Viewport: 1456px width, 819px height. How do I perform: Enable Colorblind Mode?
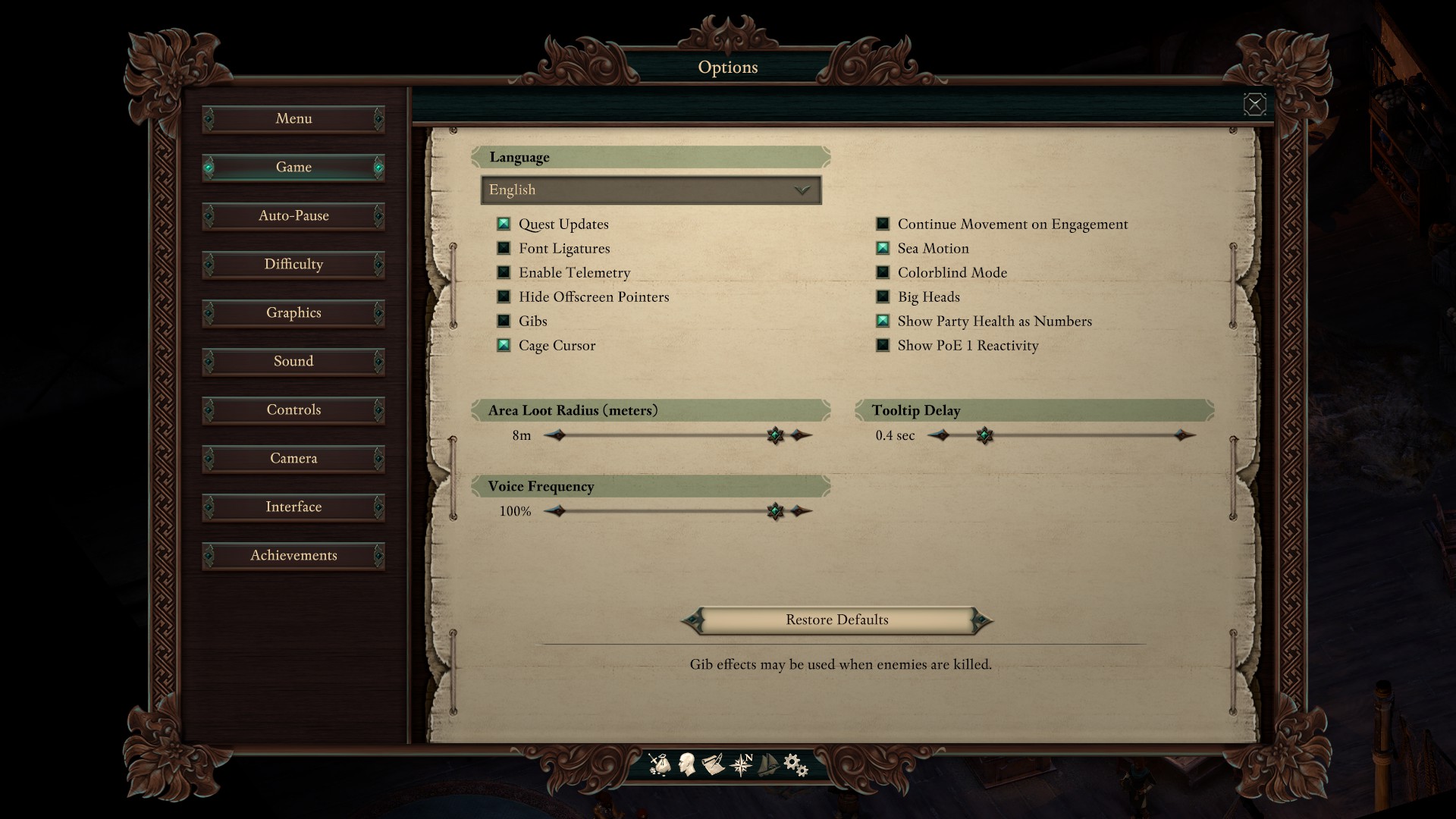tap(883, 272)
